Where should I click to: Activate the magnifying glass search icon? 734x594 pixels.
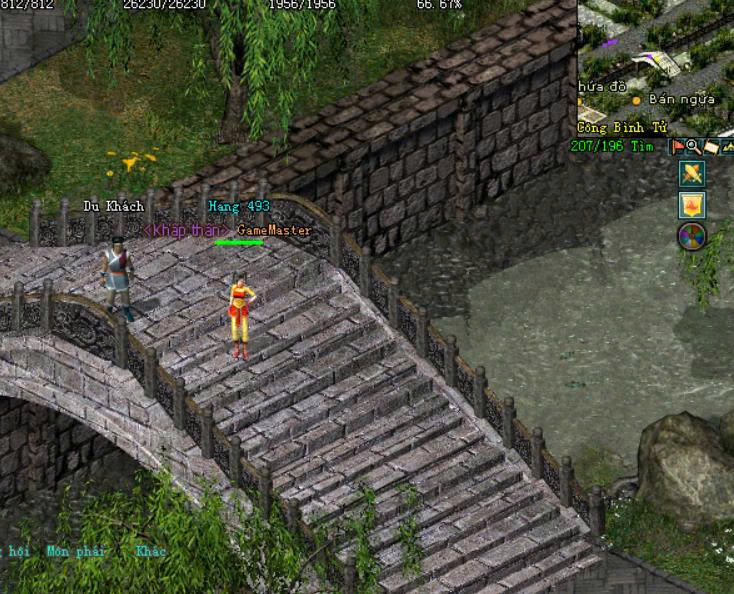click(693, 147)
